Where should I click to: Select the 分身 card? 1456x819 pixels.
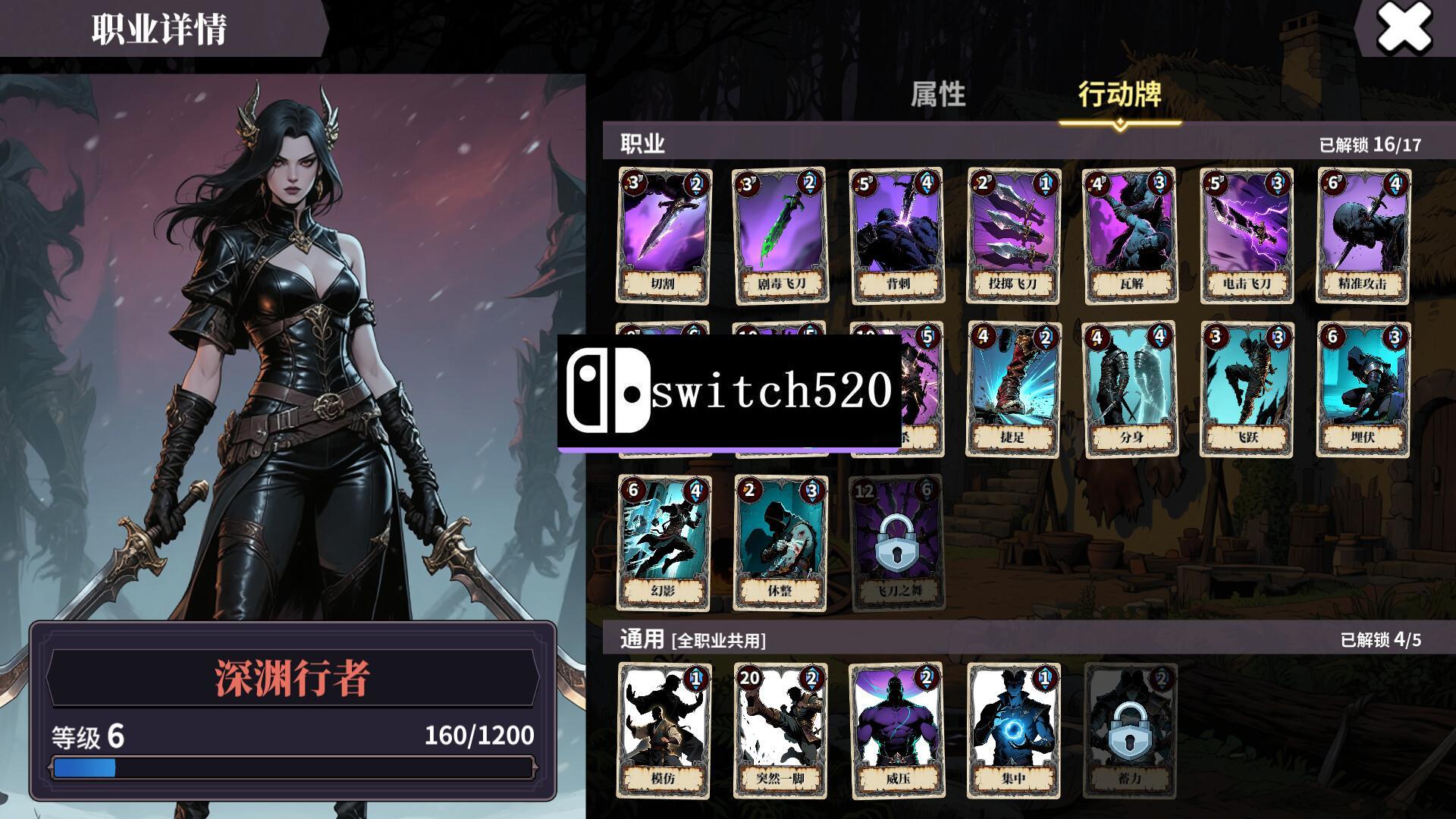(x=1130, y=389)
